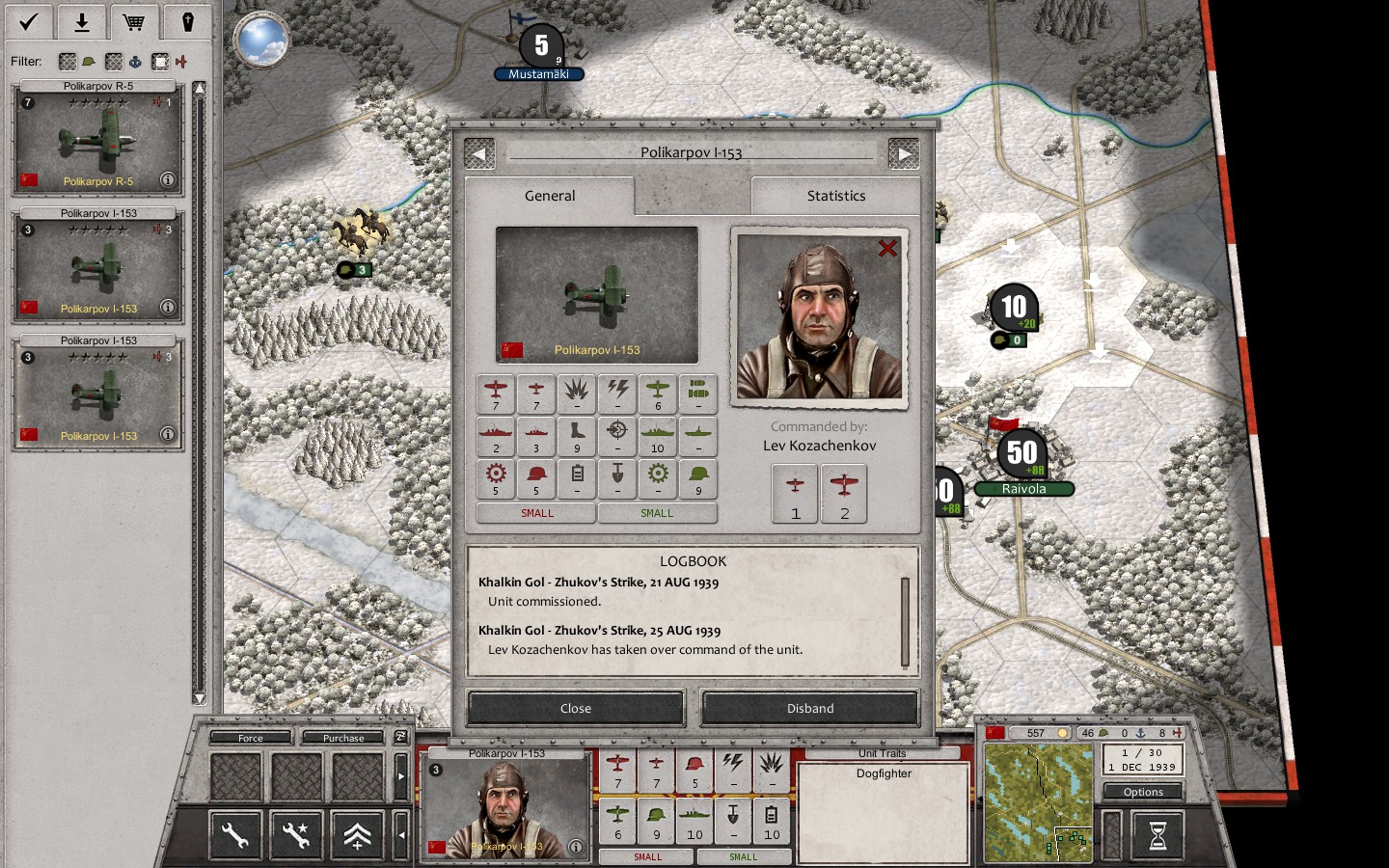Click the minimap
Viewport: 1389px width, 868px height.
[1038, 802]
